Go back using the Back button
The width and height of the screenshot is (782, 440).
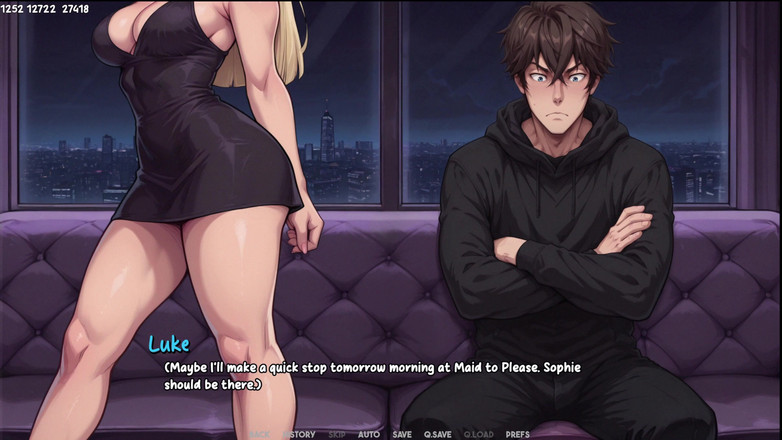pos(260,434)
